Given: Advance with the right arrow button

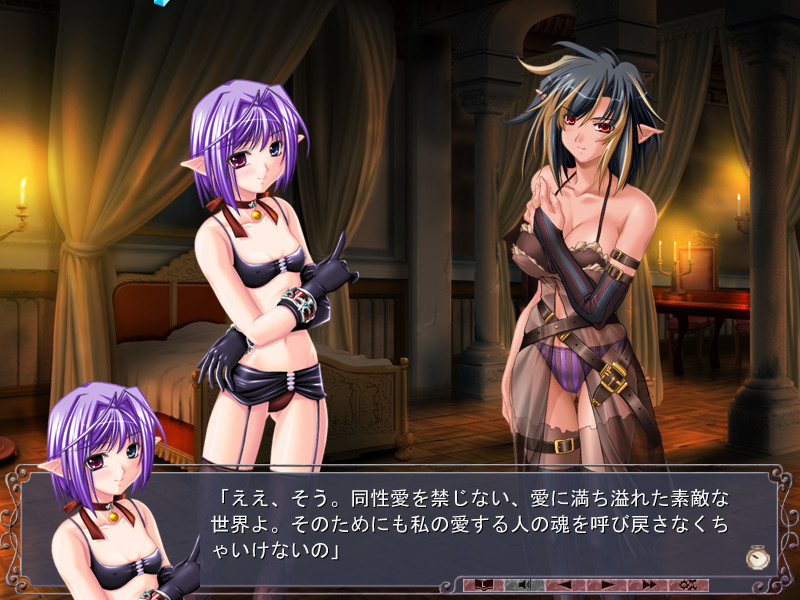Looking at the screenshot, I should [606, 584].
